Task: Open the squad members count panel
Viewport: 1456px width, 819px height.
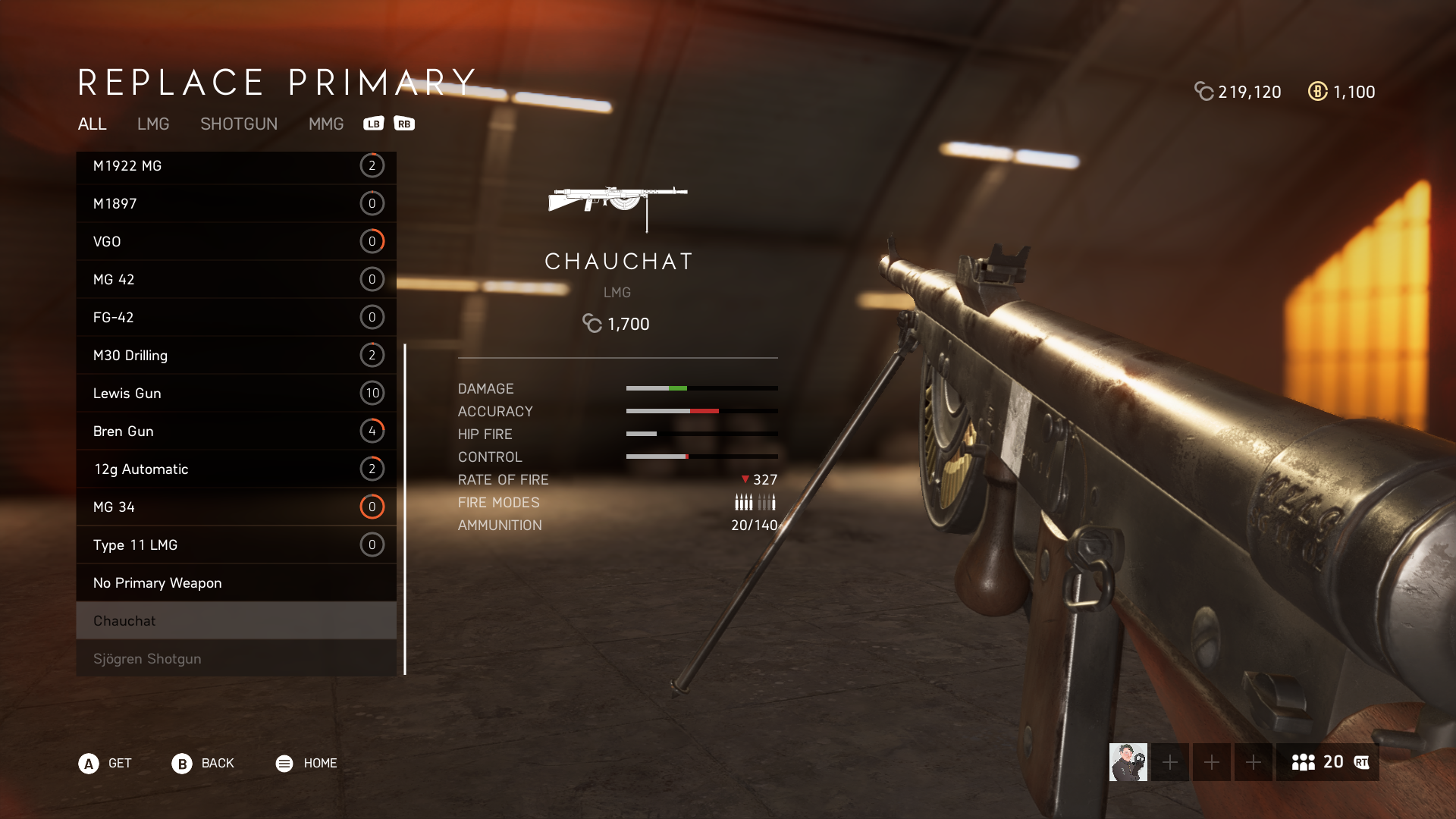Action: pos(1327,762)
